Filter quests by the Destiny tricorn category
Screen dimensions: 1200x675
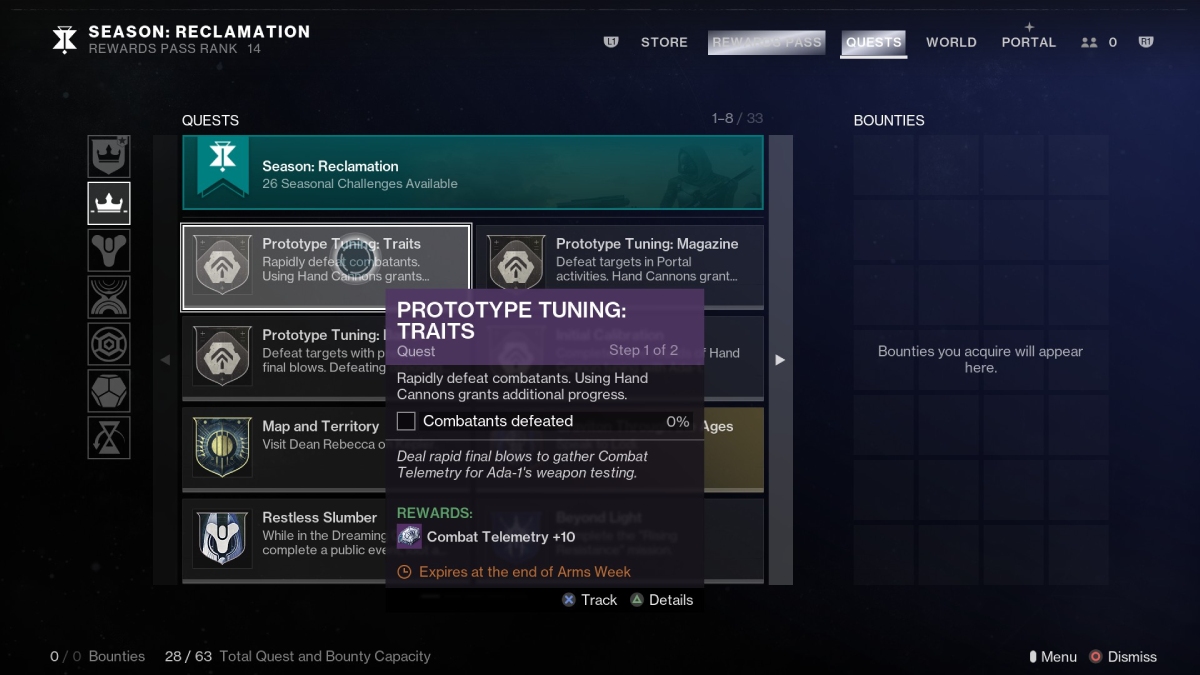108,250
